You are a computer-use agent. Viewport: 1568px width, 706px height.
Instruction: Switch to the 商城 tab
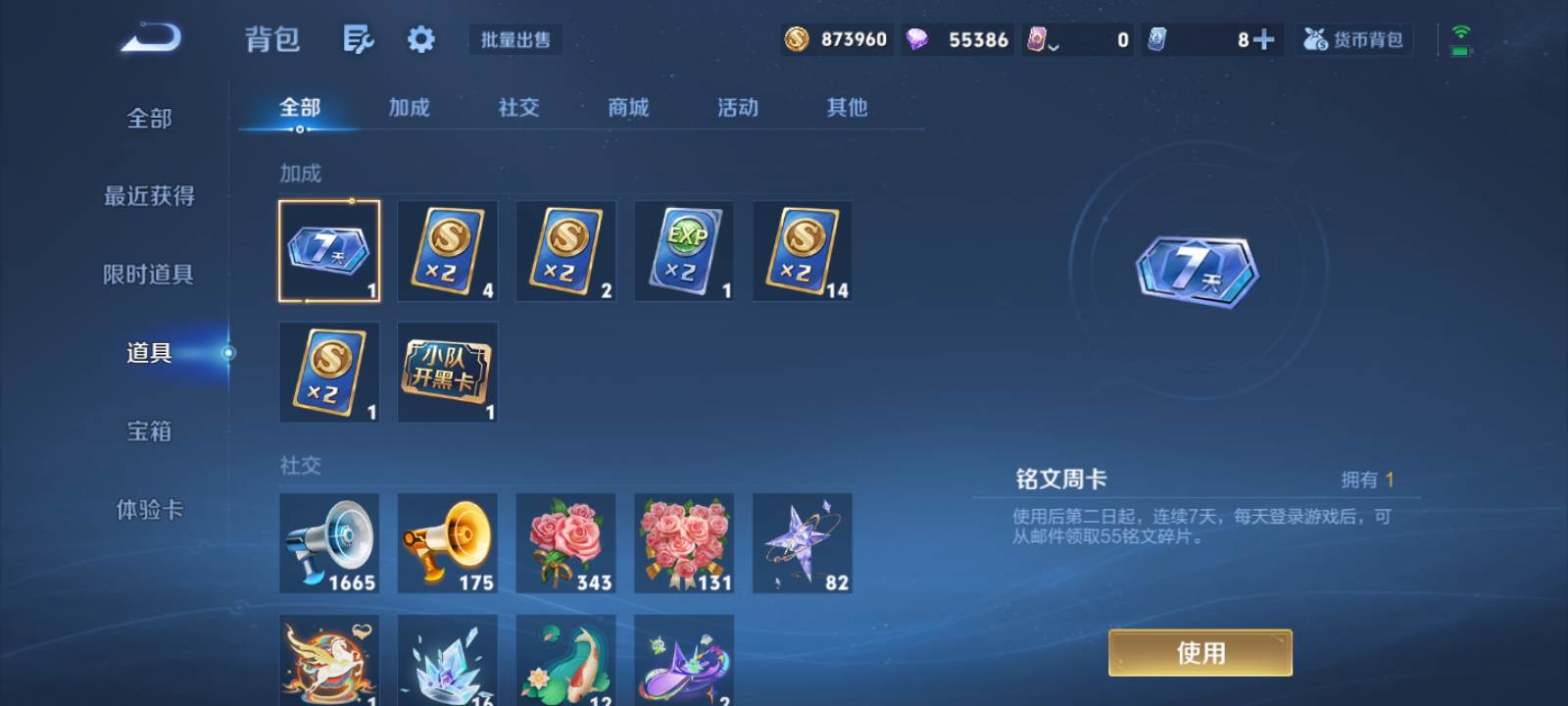pyautogui.click(x=628, y=108)
